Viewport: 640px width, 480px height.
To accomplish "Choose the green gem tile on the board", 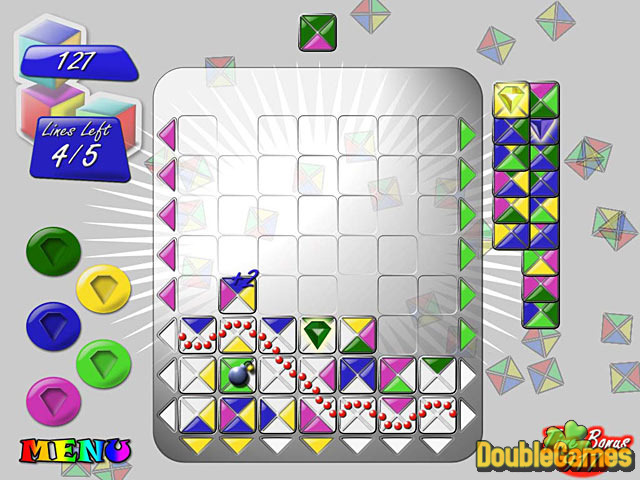I will 318,334.
